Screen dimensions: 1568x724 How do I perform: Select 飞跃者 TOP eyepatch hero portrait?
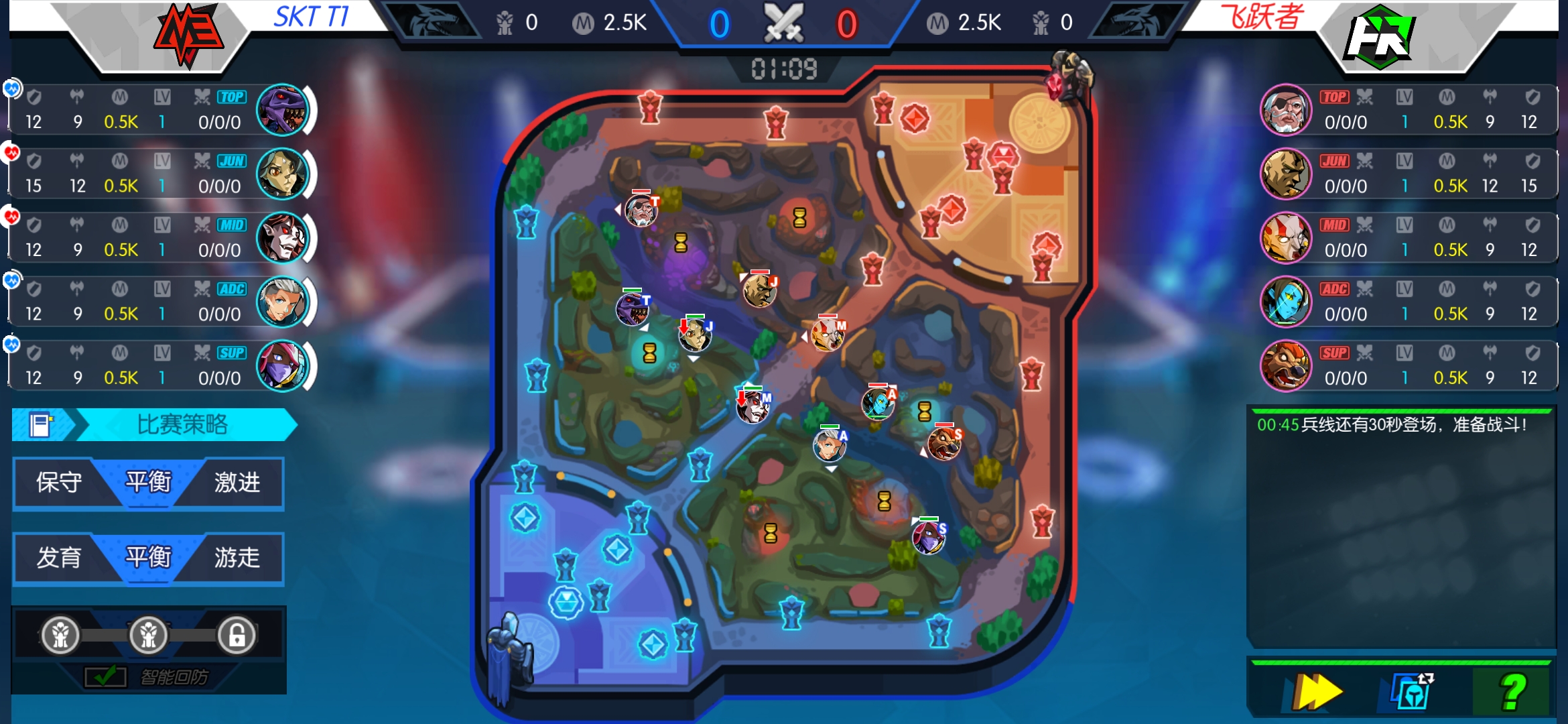coord(1285,110)
